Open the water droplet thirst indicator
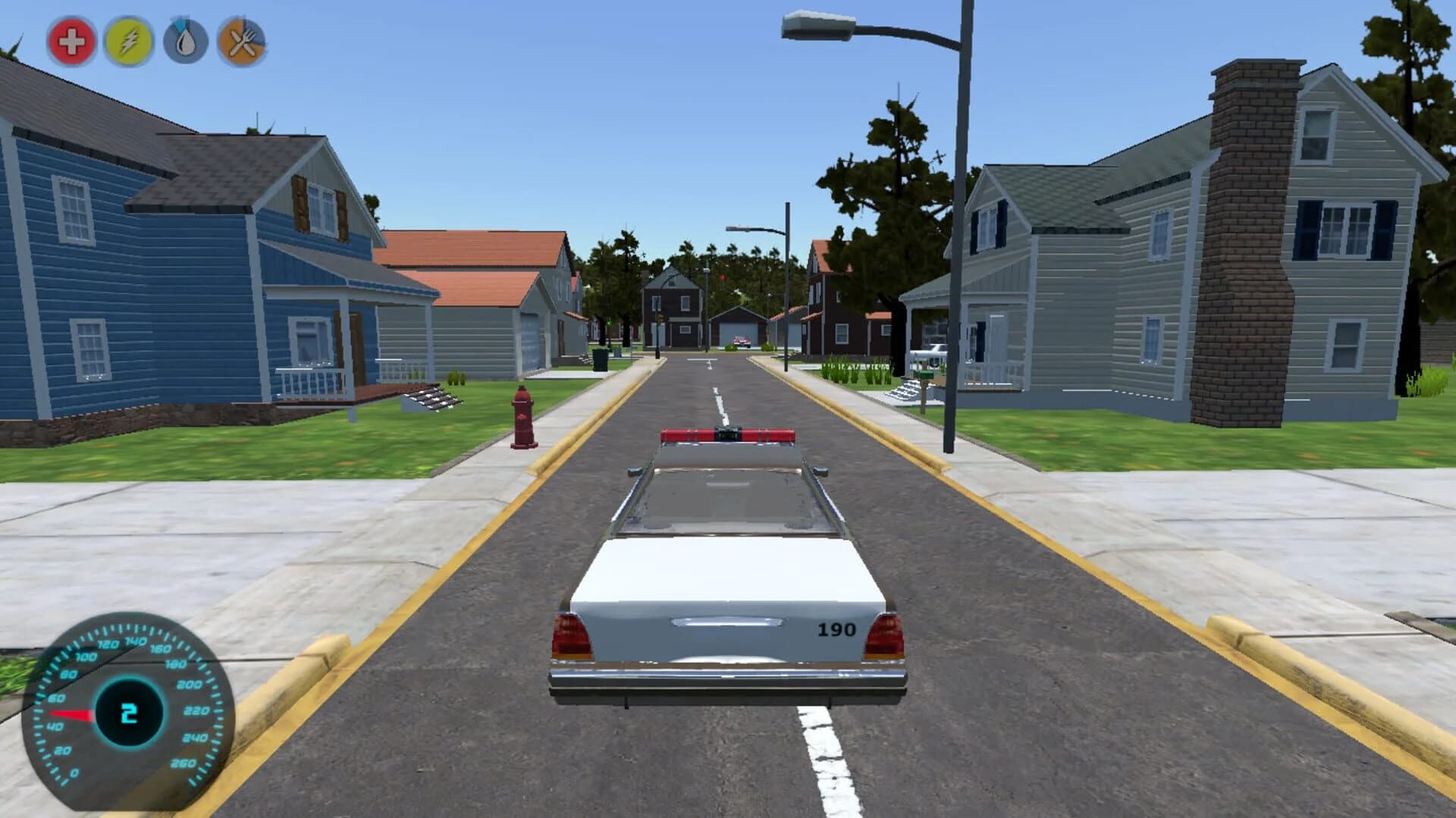Screen dimensions: 1456x818 coord(187,42)
